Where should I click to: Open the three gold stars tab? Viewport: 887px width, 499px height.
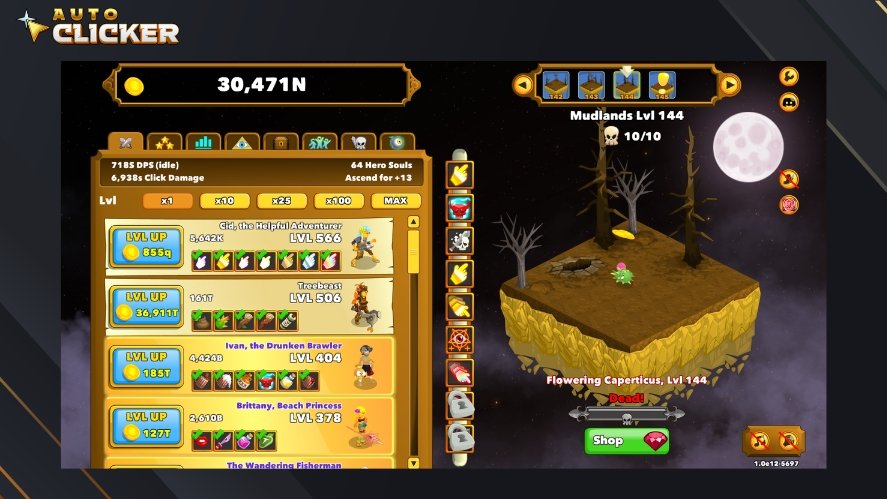(164, 144)
